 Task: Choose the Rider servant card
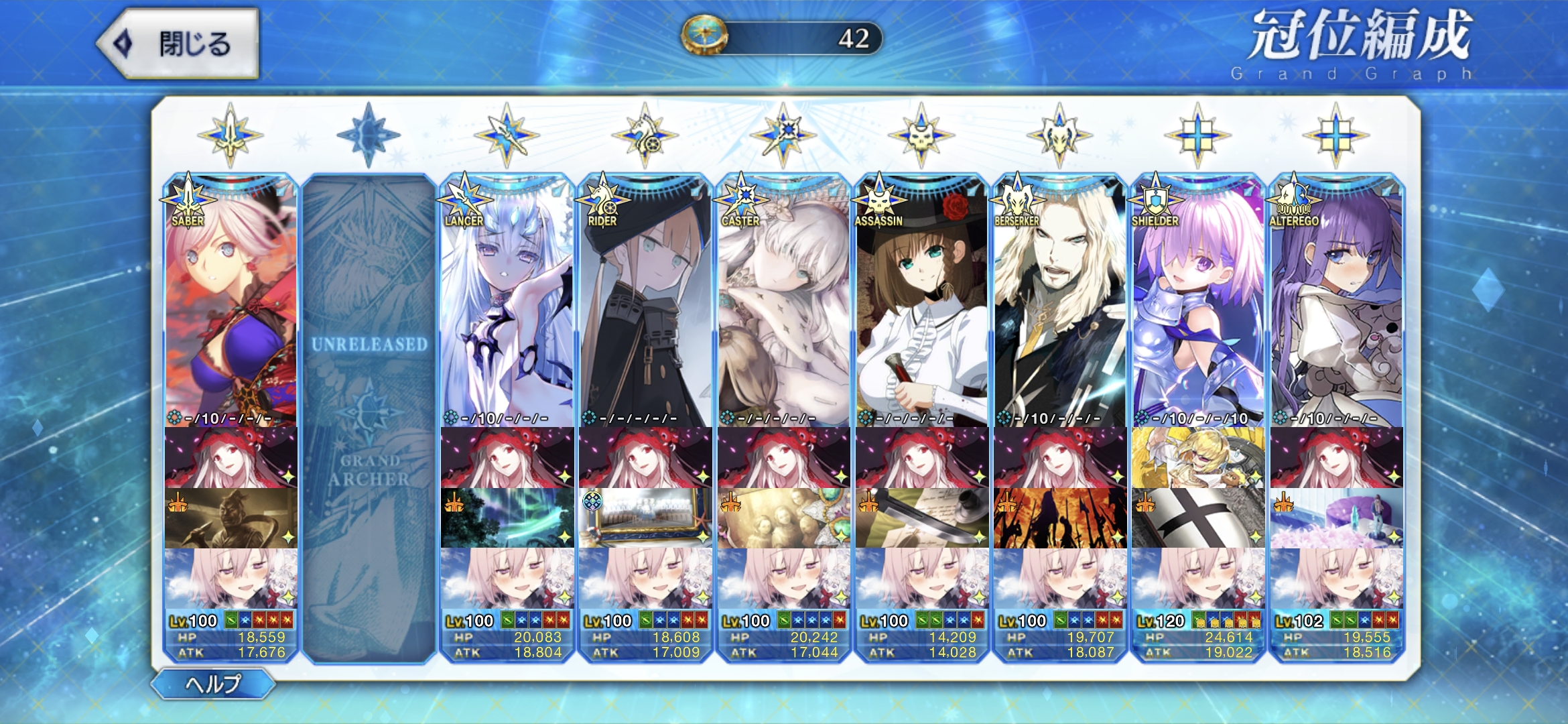(645, 302)
